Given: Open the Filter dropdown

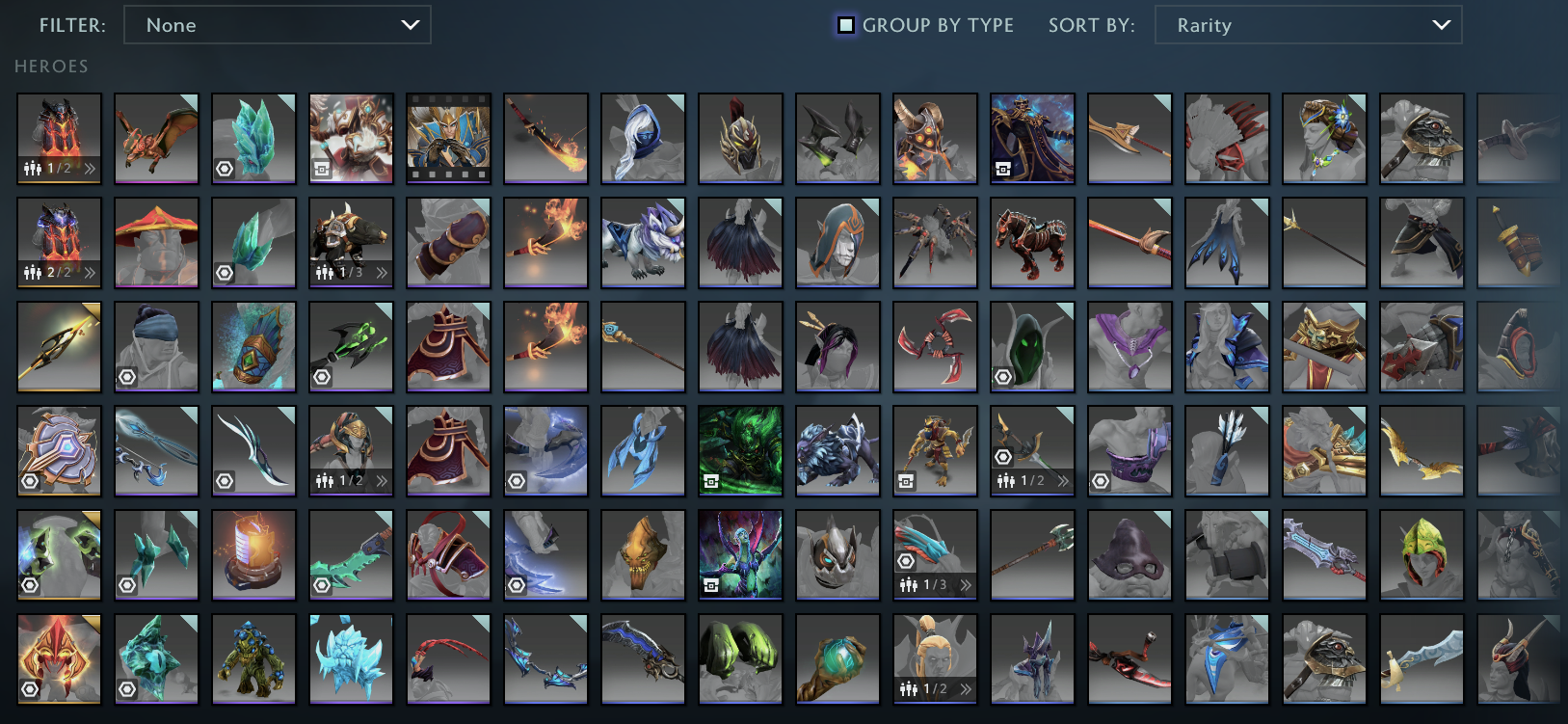Looking at the screenshot, I should (x=278, y=25).
